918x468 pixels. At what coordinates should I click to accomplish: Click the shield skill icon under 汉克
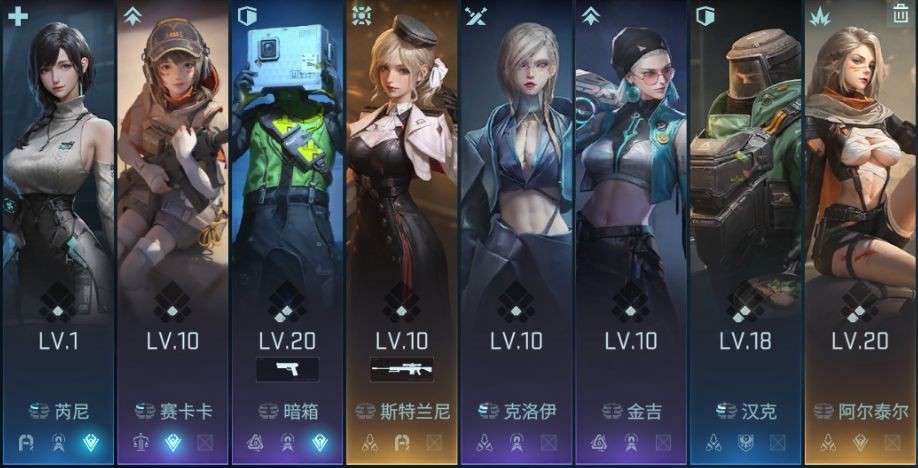(745, 442)
